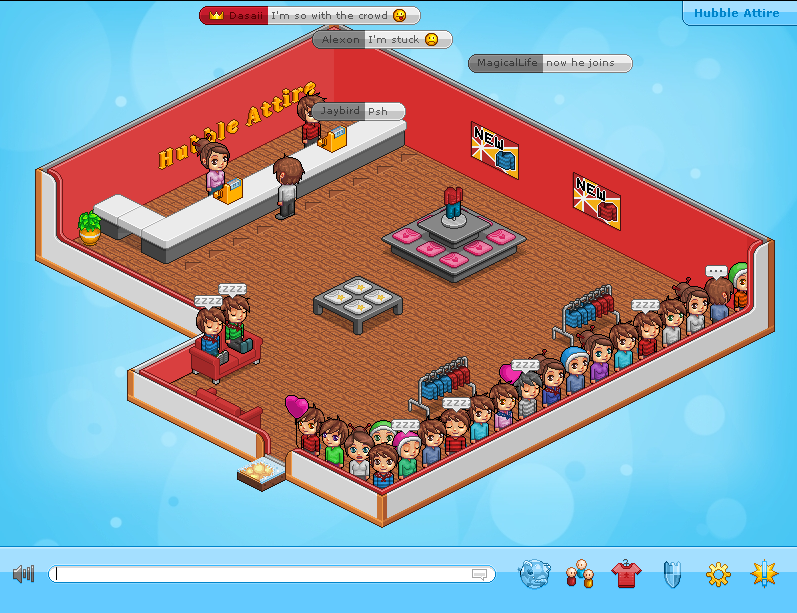Open settings with the gear icon

(718, 574)
